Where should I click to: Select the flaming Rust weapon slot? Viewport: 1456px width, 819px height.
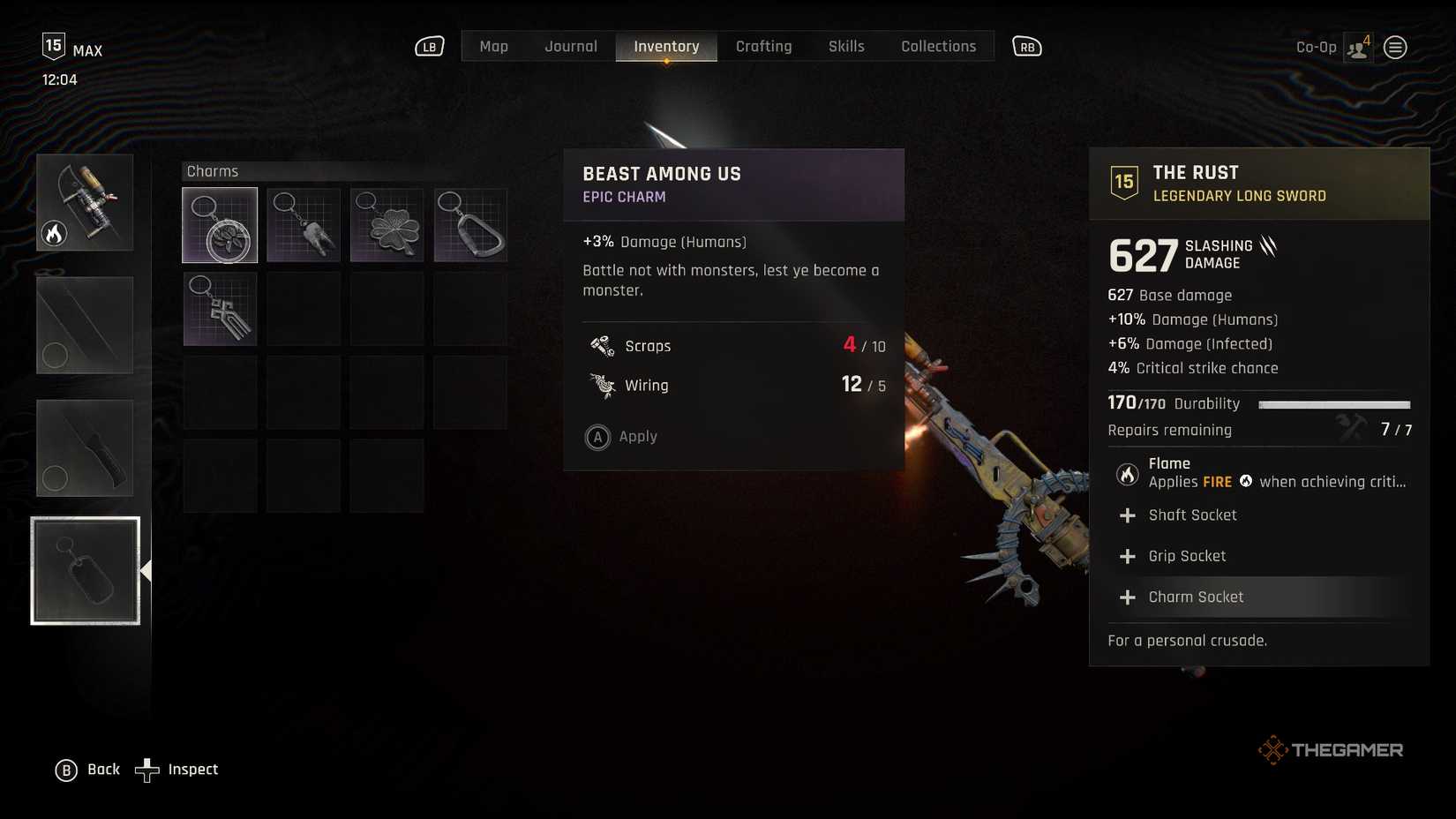tap(85, 203)
